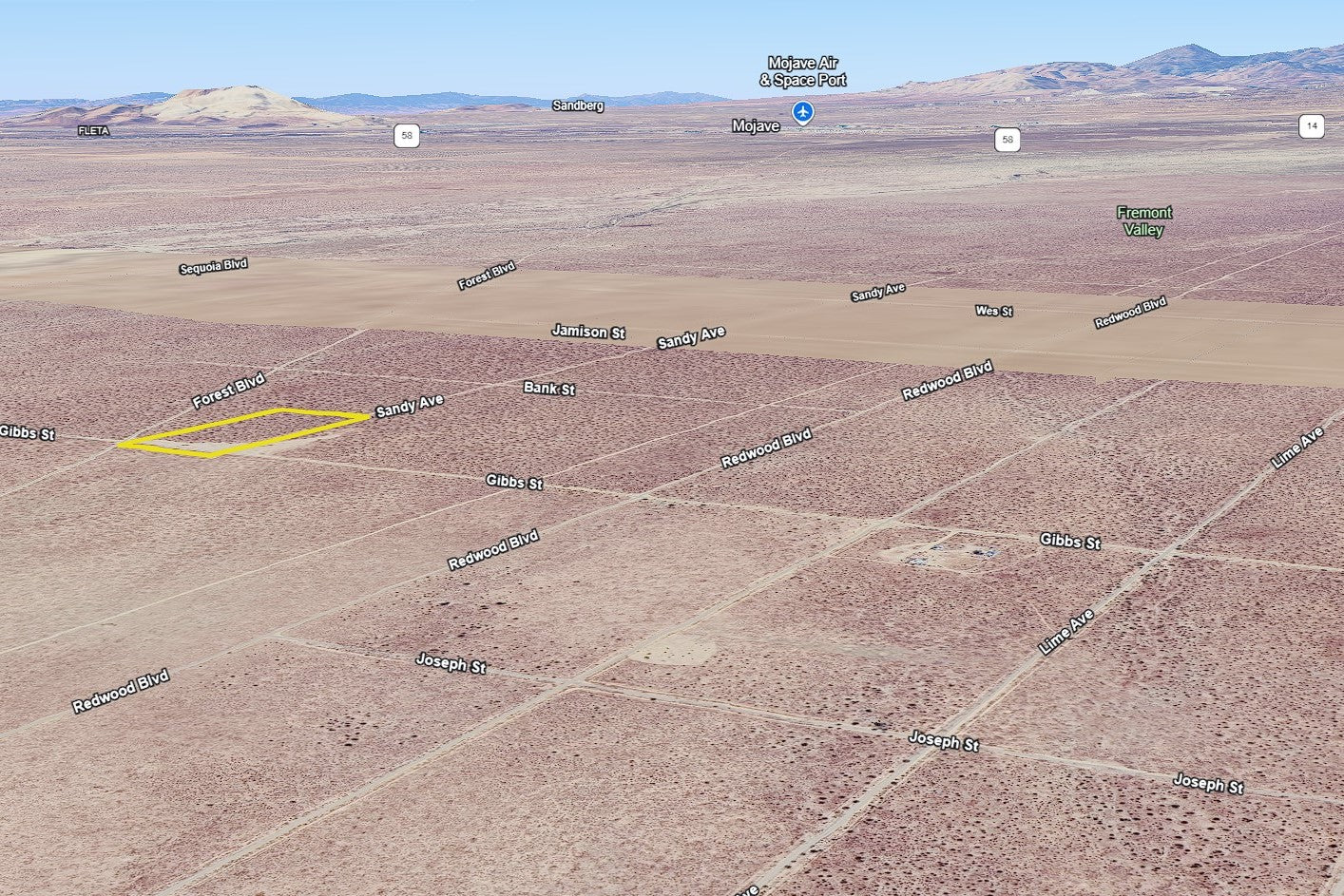Select the Fremont Valley place label
The width and height of the screenshot is (1344, 896).
1143,221
